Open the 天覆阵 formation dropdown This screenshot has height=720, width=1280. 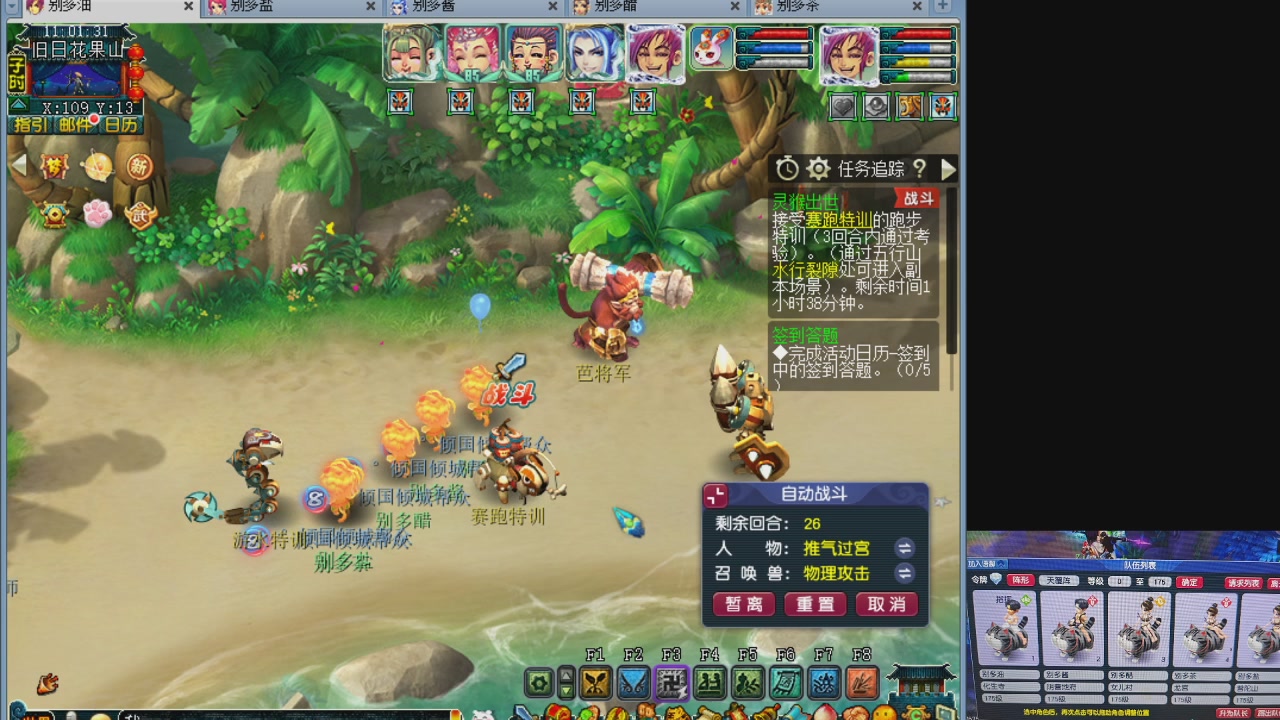[x=1059, y=581]
